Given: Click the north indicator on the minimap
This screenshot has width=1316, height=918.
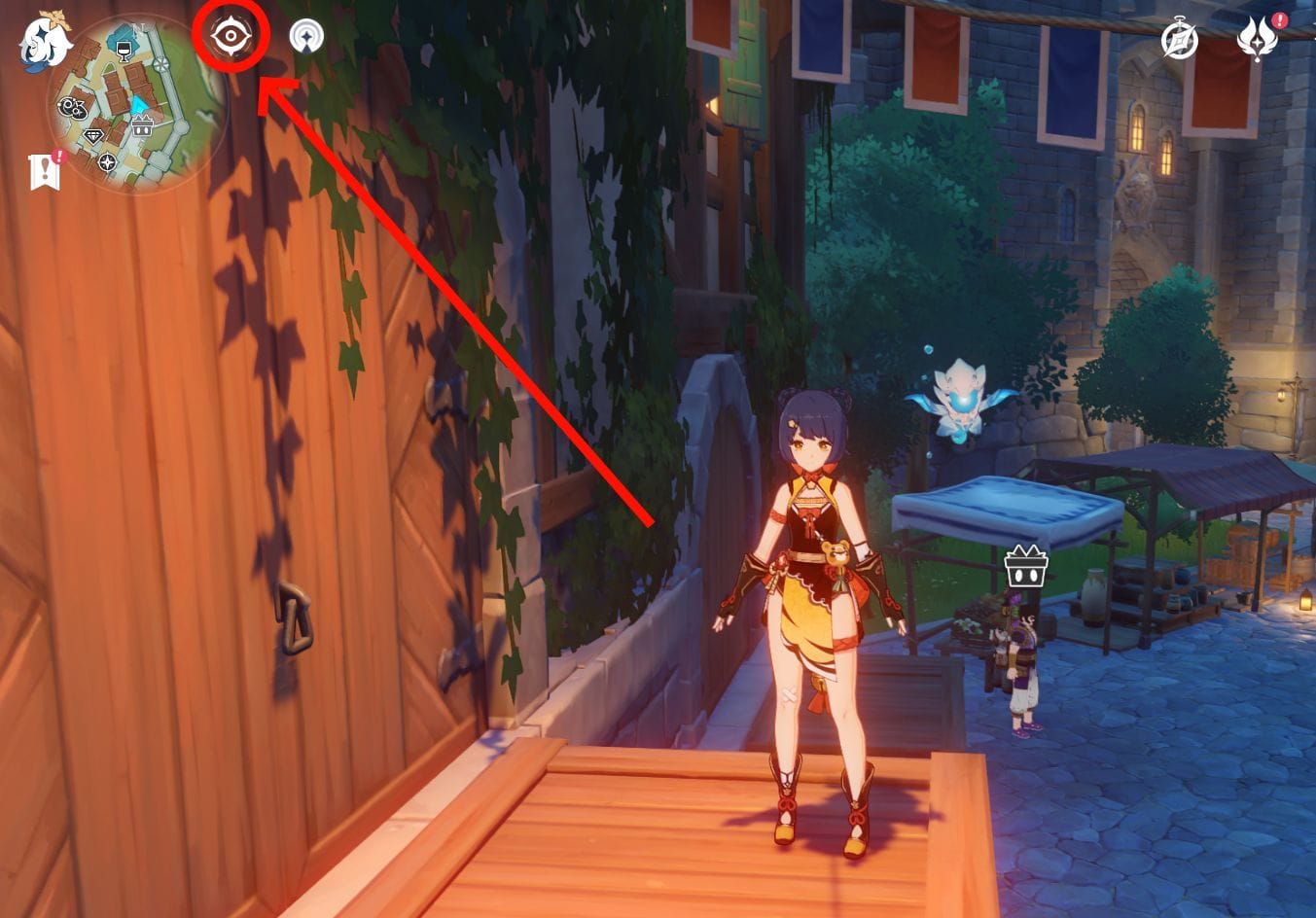Looking at the screenshot, I should tap(139, 26).
